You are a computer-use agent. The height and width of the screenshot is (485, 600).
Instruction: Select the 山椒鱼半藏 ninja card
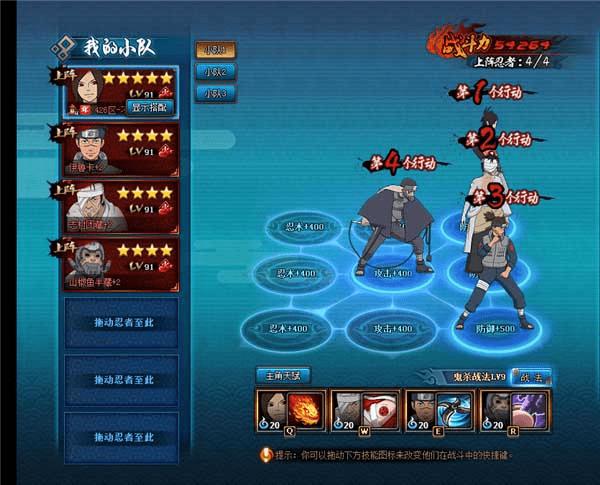114,262
